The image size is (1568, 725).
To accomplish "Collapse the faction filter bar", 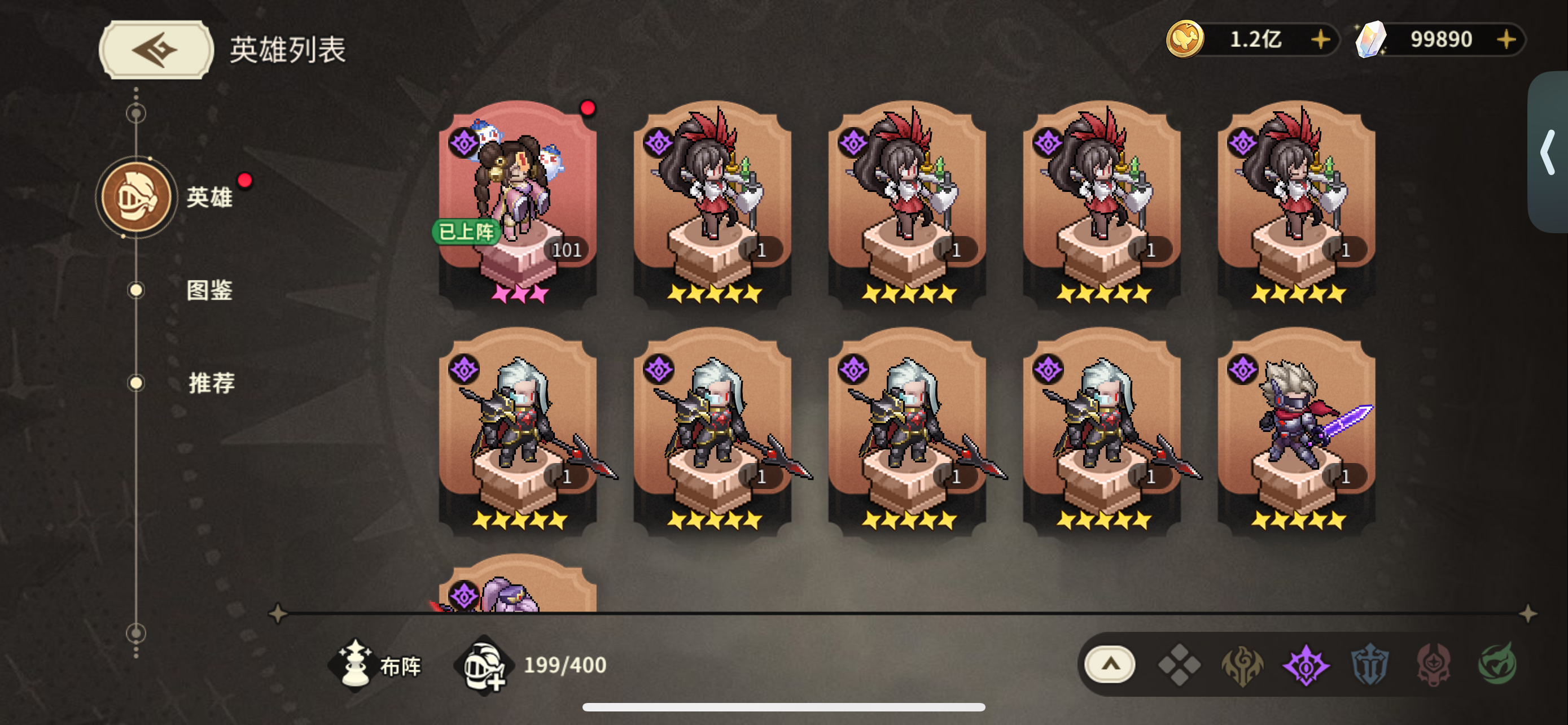I will (x=1111, y=665).
